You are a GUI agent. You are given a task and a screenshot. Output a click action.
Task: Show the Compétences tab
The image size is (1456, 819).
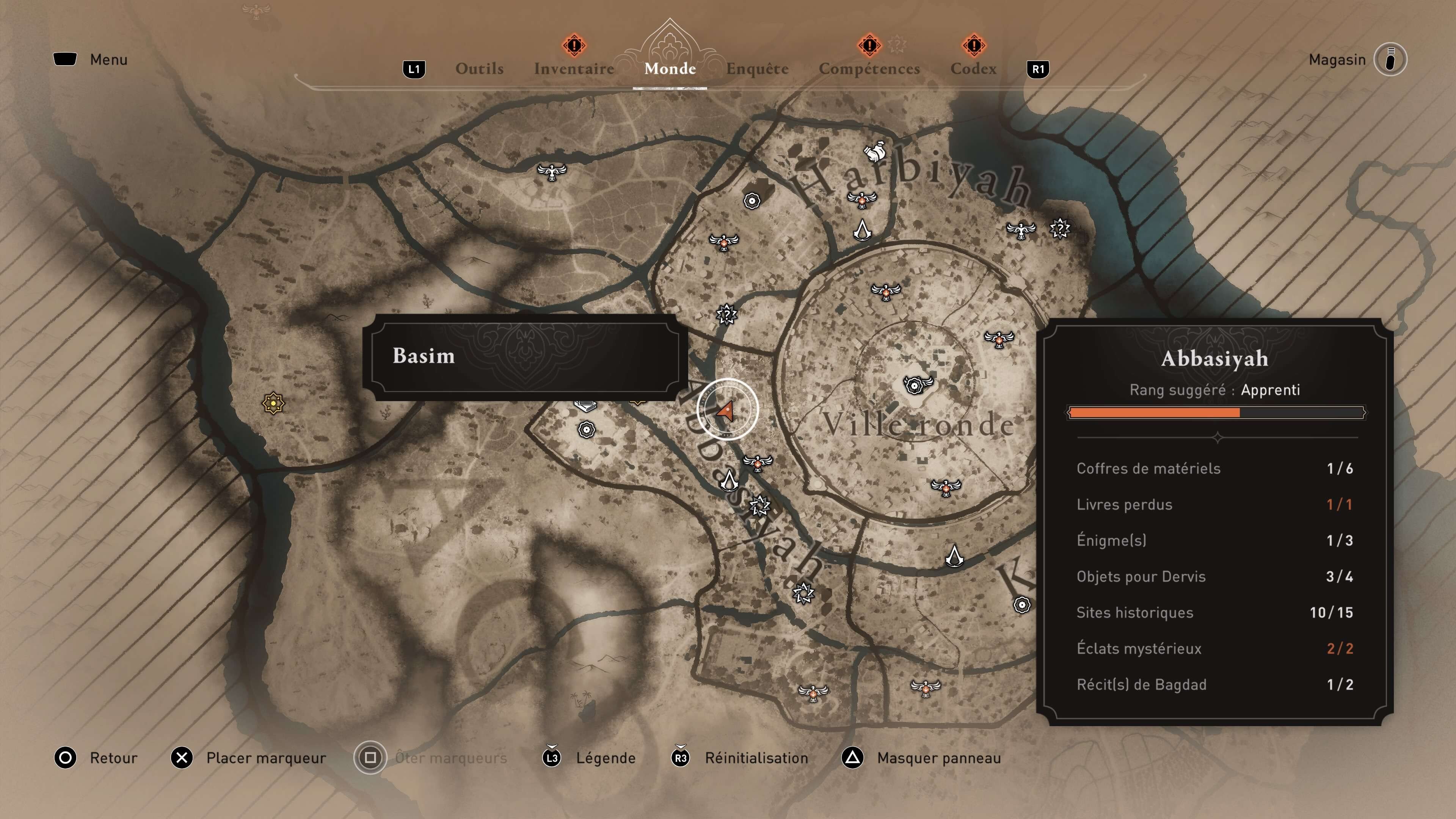[x=869, y=69]
